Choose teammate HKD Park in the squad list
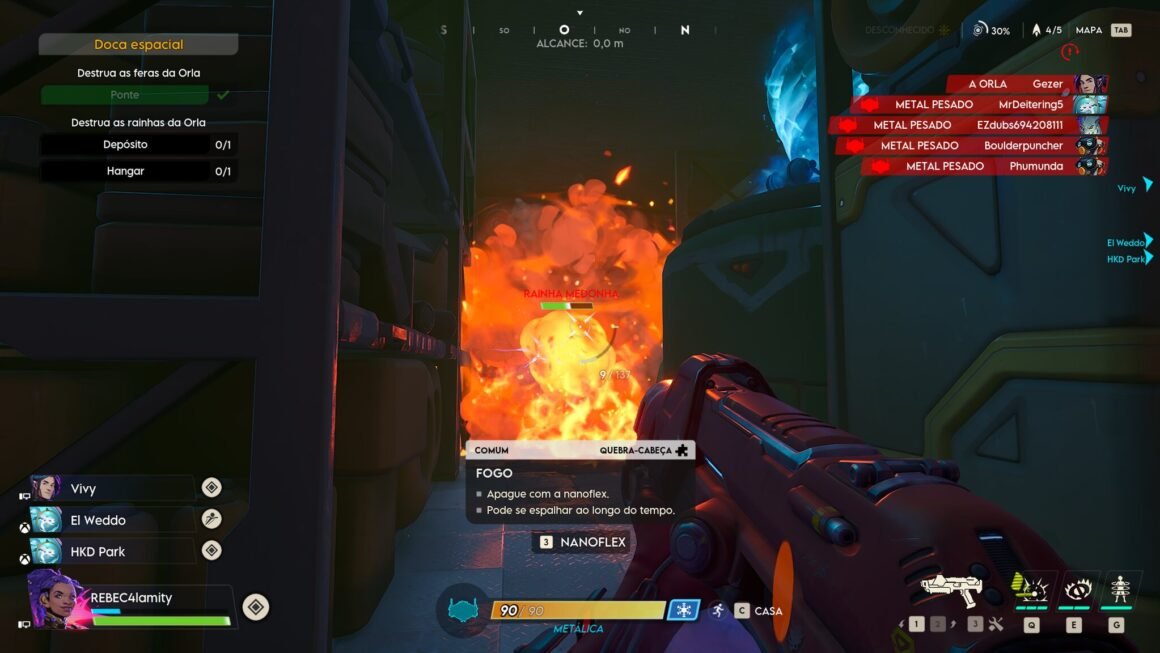The image size is (1160, 653). tap(98, 552)
